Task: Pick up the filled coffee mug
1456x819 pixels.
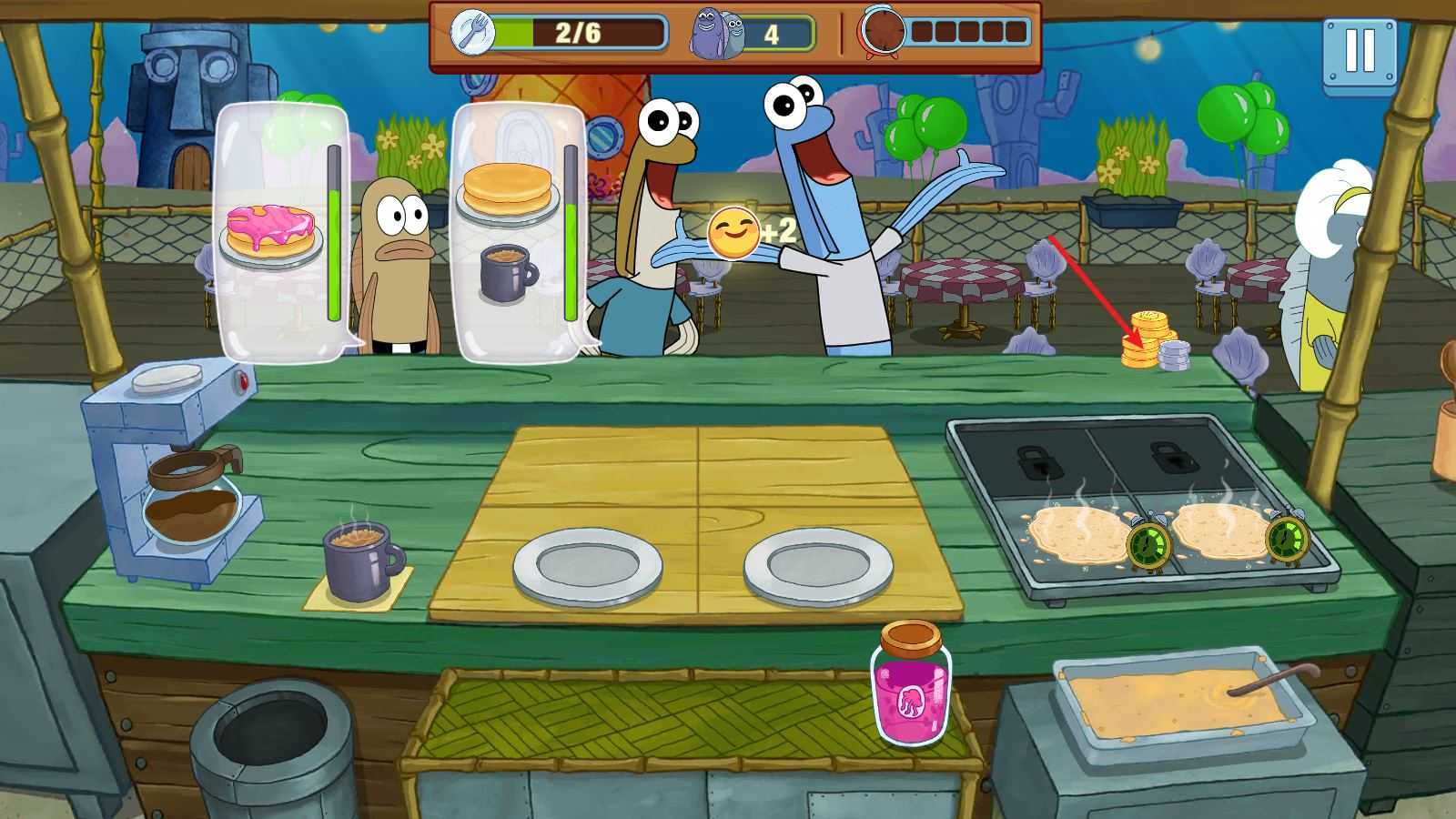Action: pyautogui.click(x=359, y=560)
